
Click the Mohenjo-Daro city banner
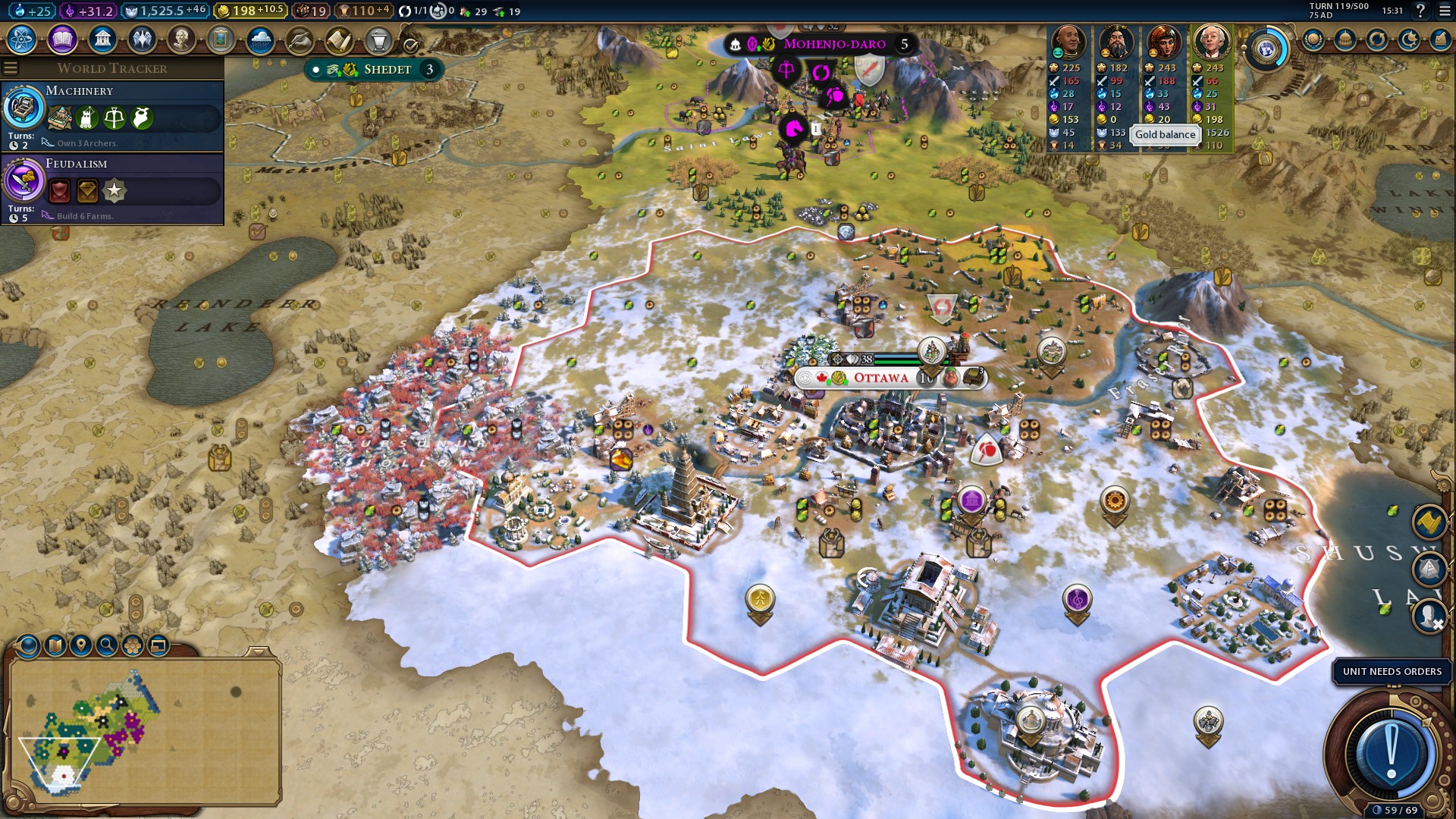833,44
